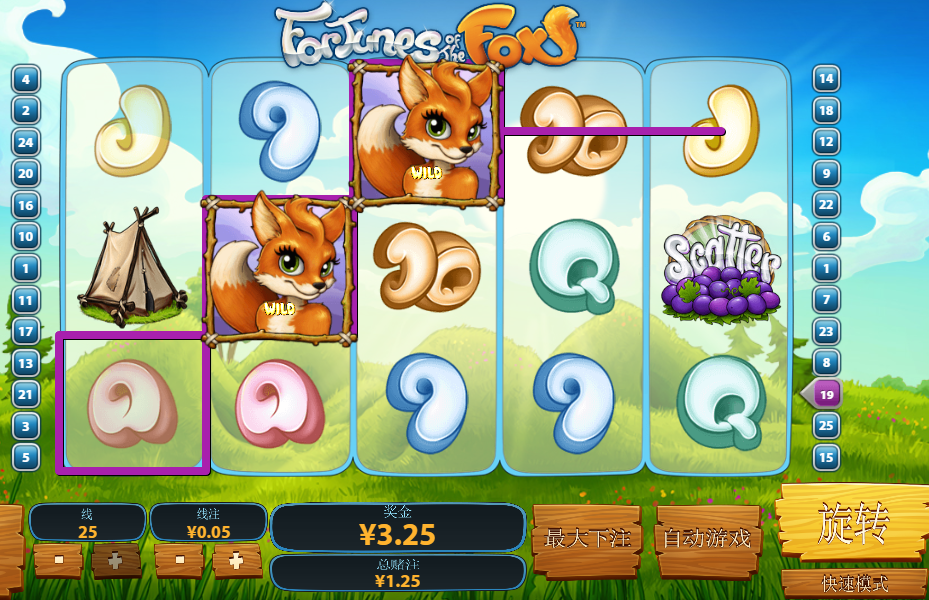Start 自动游戏 auto play

709,539
